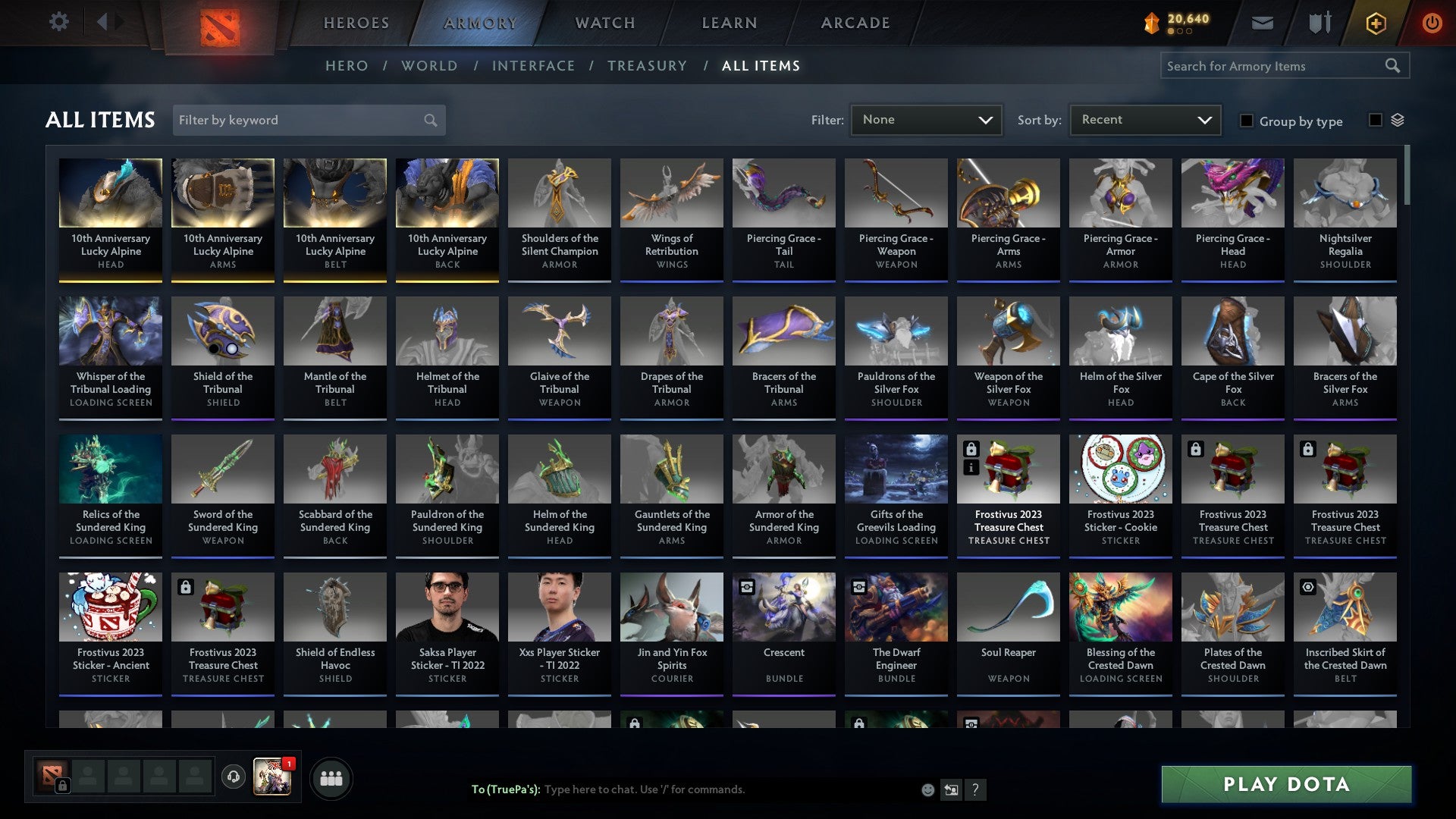Image resolution: width=1456 pixels, height=819 pixels.
Task: Open the emoticon picker in chat
Action: pos(927,789)
